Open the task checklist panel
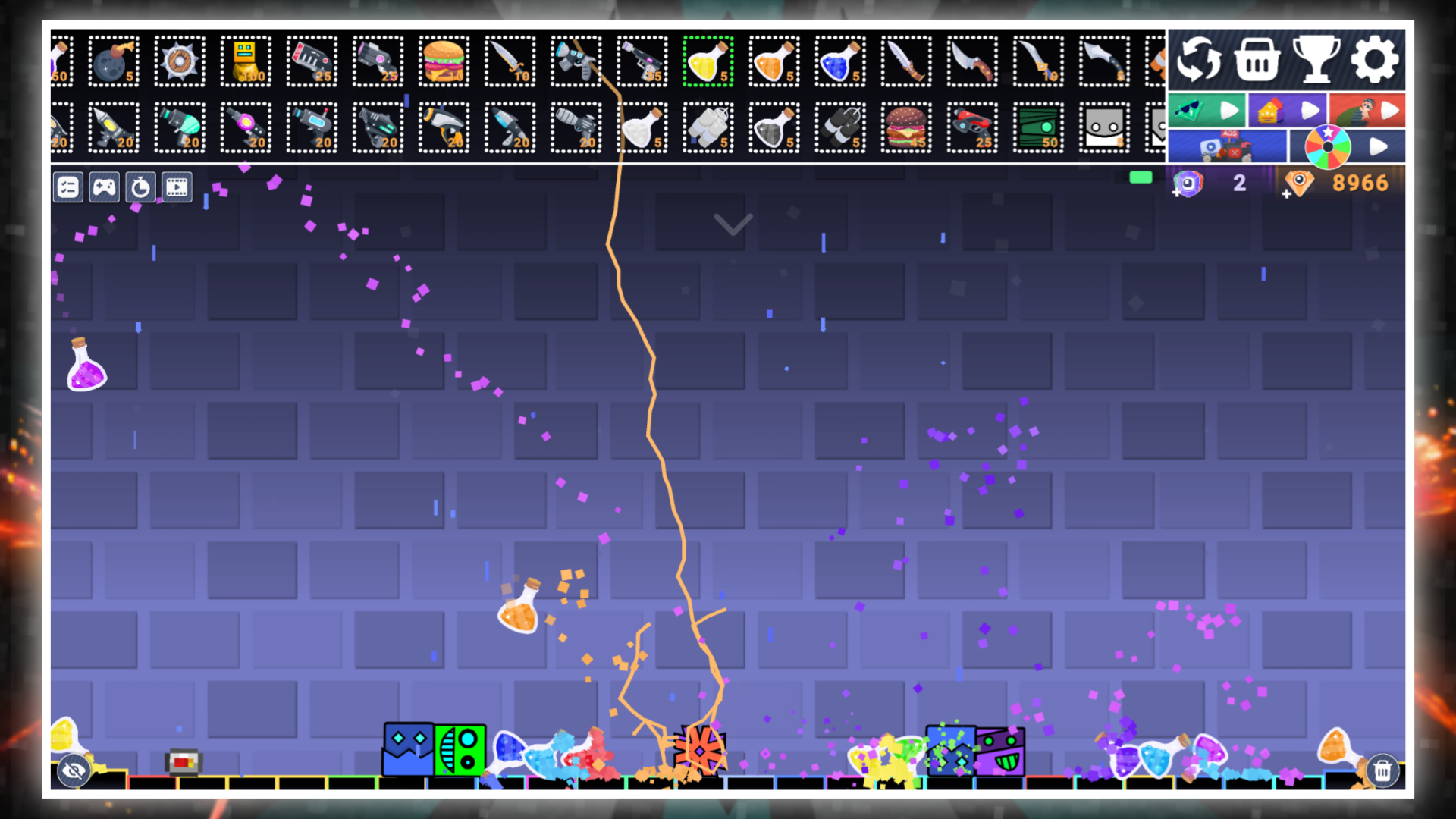Screen dimensions: 1456x819 (67, 187)
